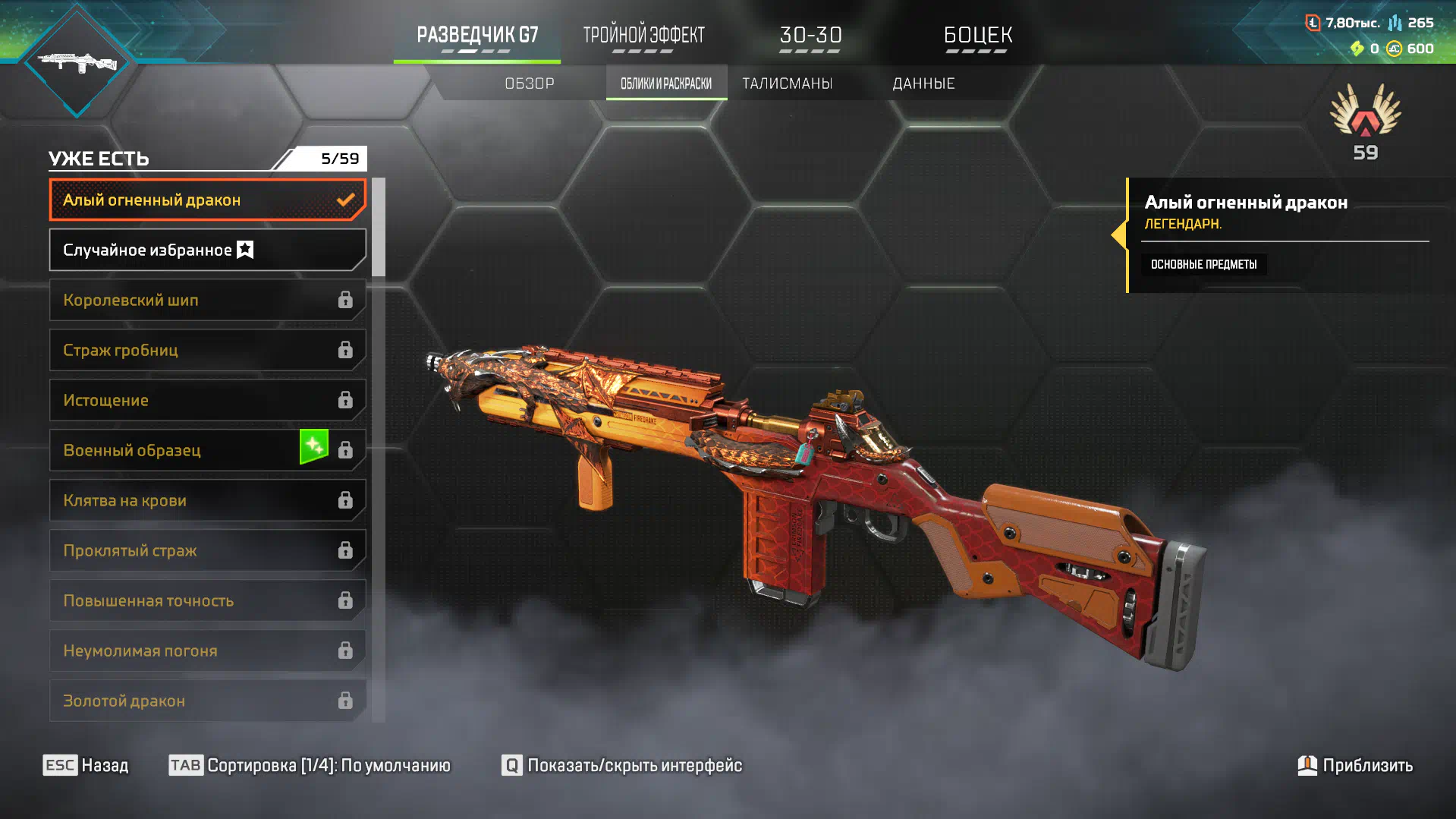Switch to the Боцек weapon tab
Screen dimensions: 1456x819
click(x=977, y=36)
